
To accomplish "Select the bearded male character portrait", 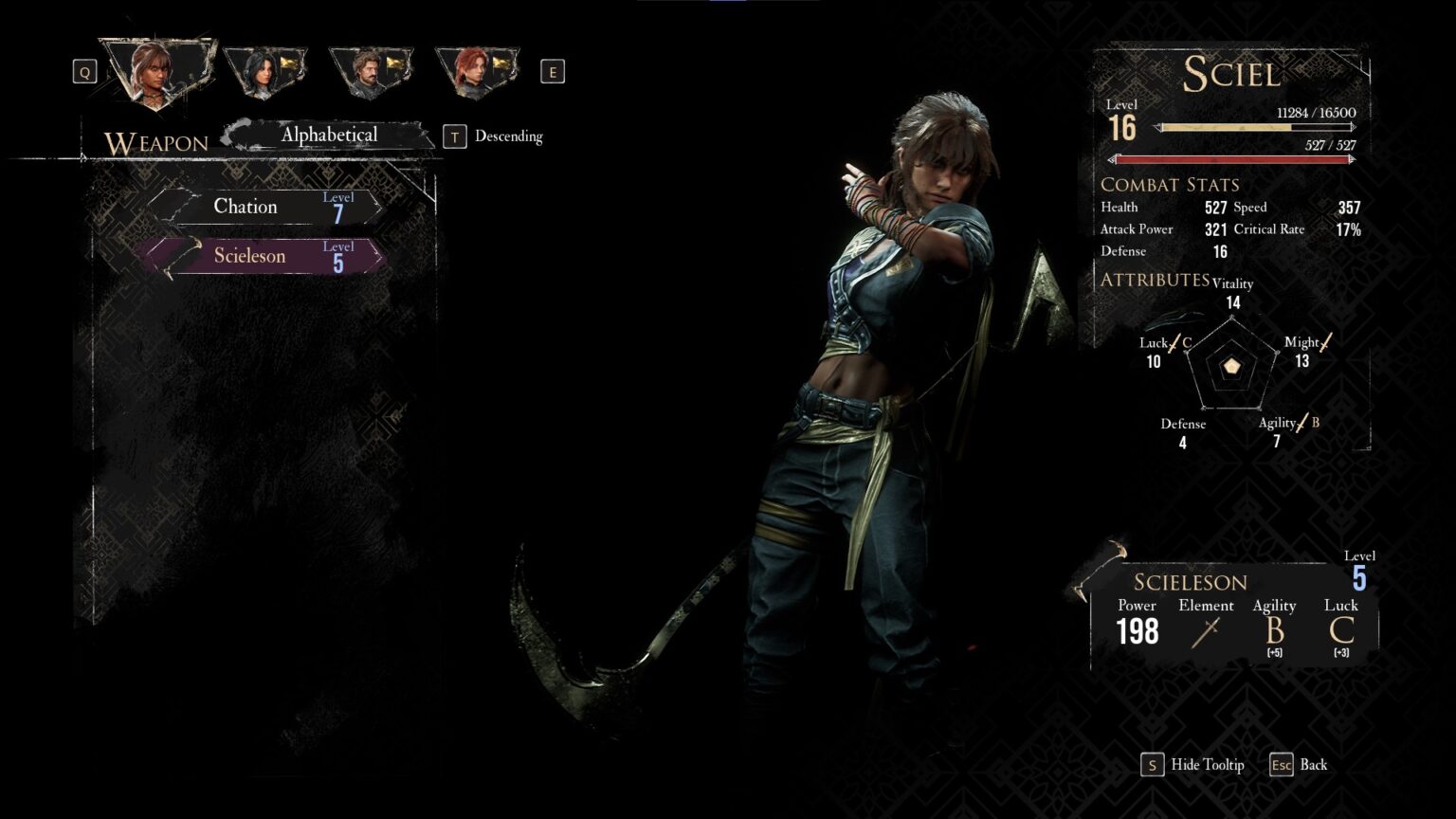I will point(373,68).
